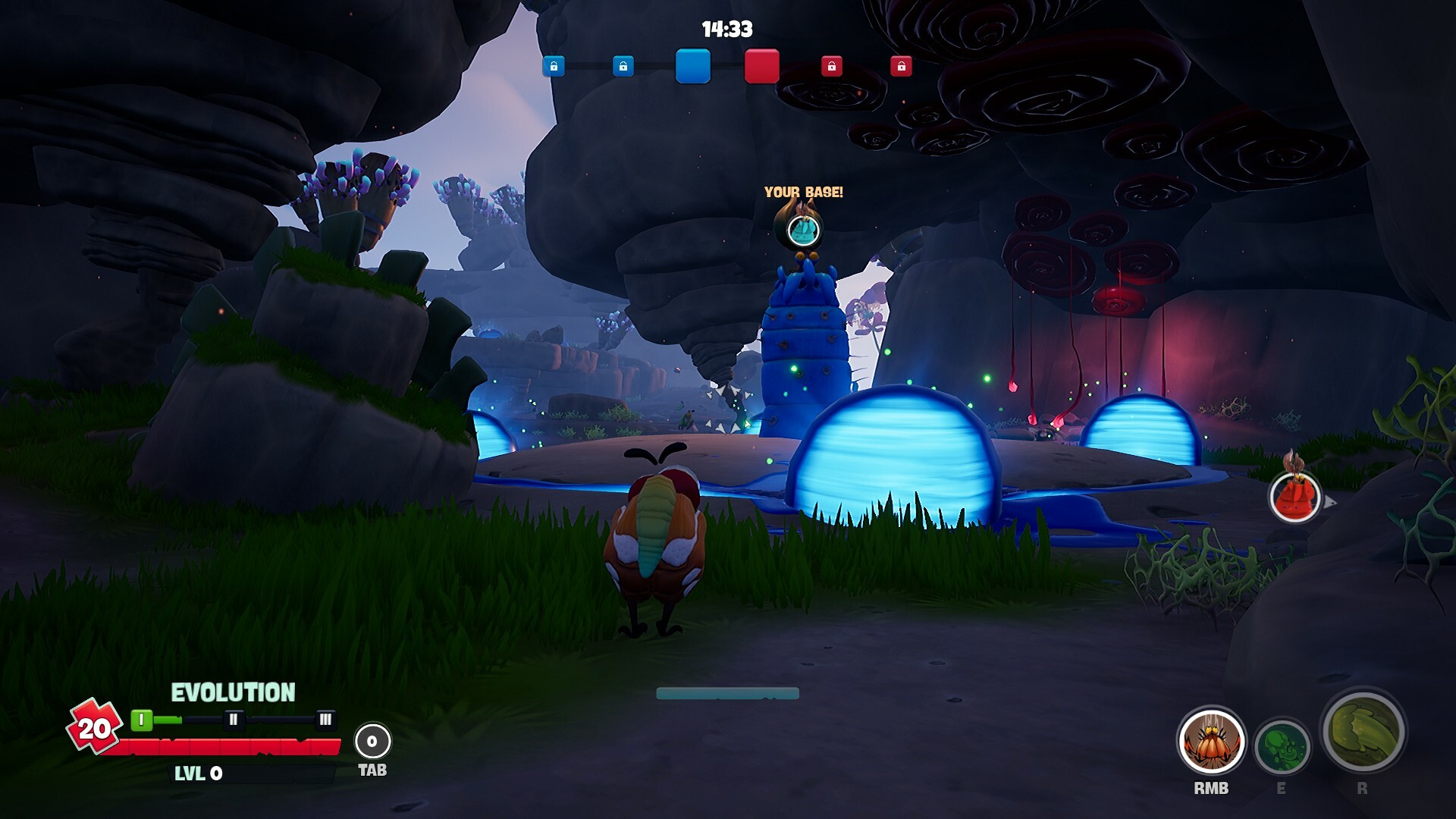Trigger the large olive slime ultimate ability
Image resolution: width=1456 pixels, height=819 pixels.
pos(1363,733)
